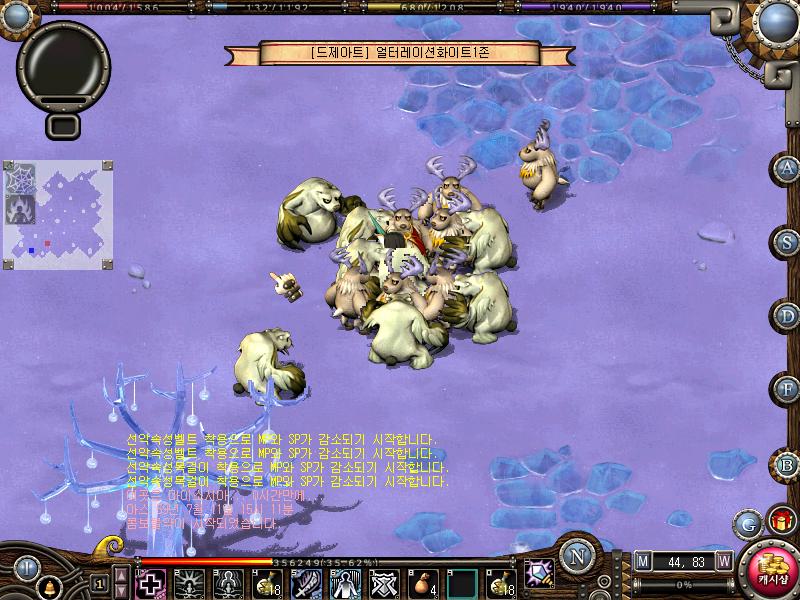This screenshot has height=600, width=800.
Task: Select the spider web buff icon
Action: pyautogui.click(x=20, y=177)
